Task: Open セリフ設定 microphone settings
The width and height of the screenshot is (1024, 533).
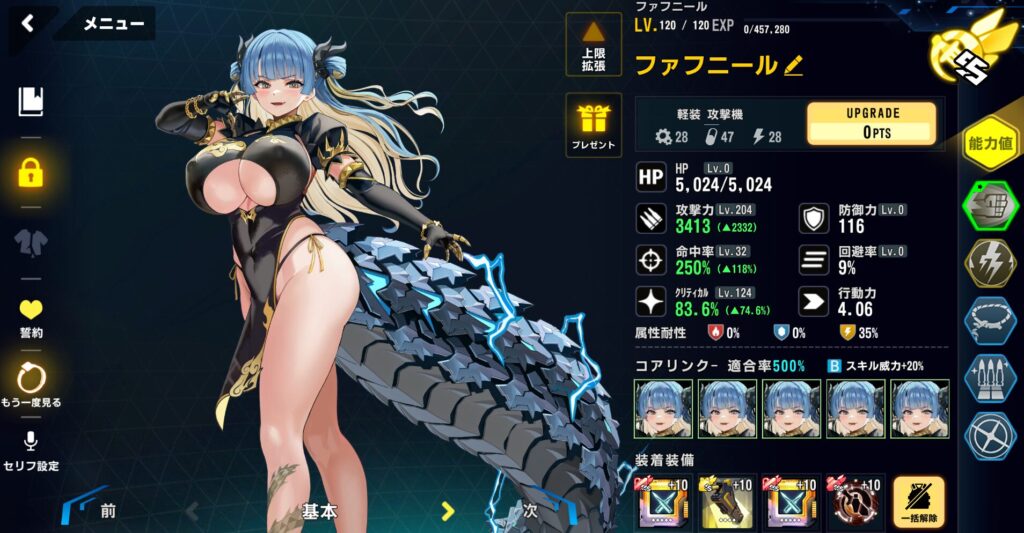Action: (x=31, y=451)
